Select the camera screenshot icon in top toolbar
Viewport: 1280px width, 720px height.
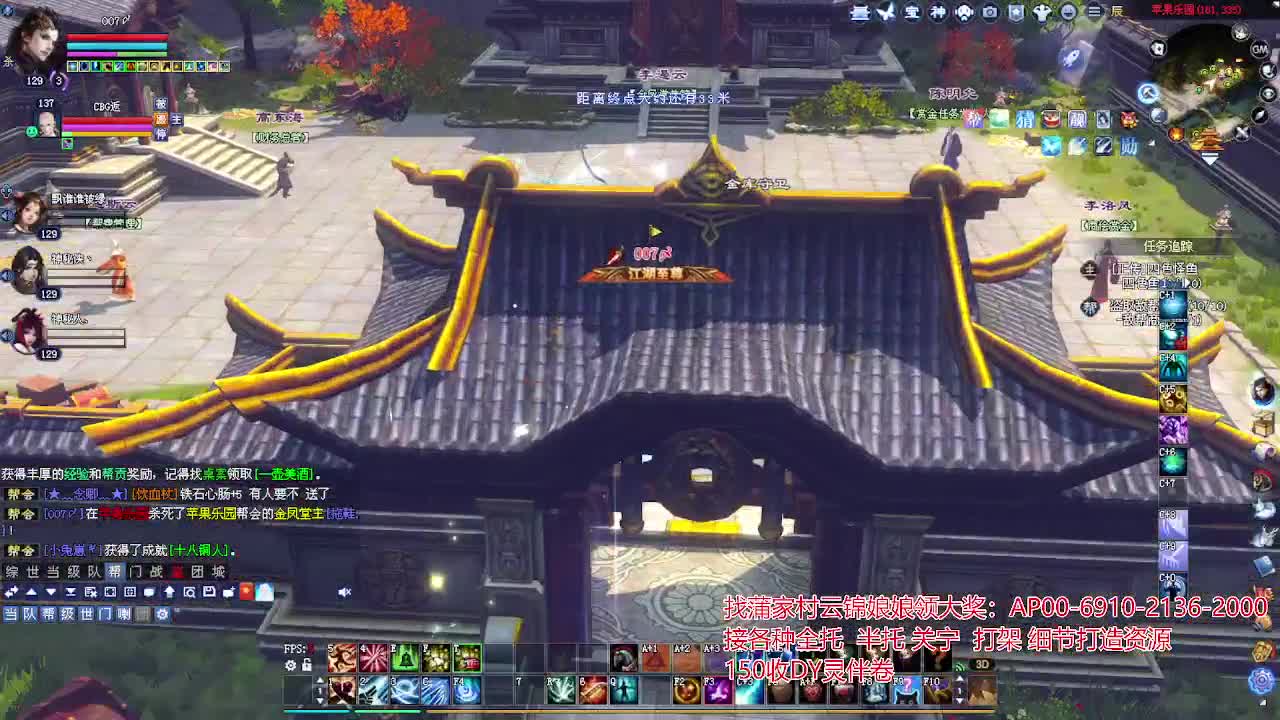tap(990, 13)
